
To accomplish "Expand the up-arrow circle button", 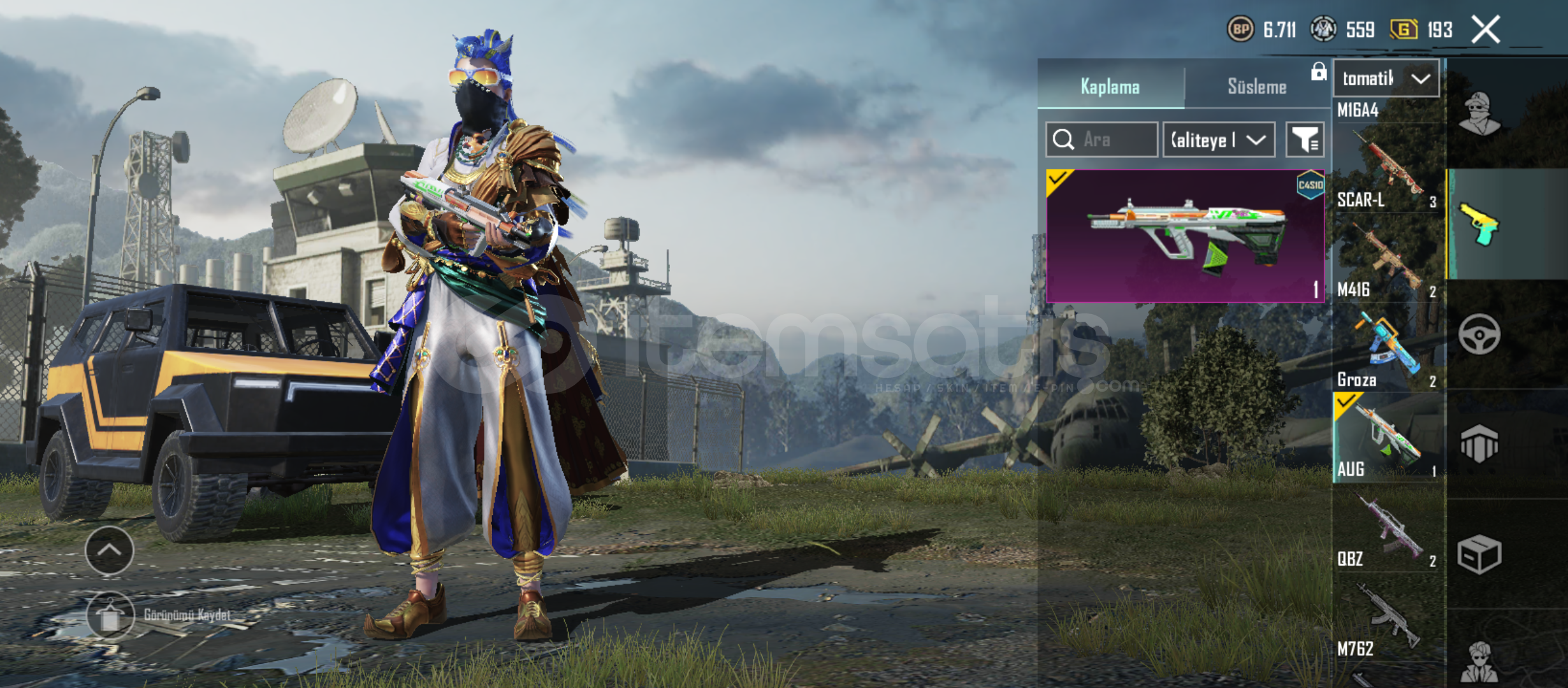I will pyautogui.click(x=109, y=550).
